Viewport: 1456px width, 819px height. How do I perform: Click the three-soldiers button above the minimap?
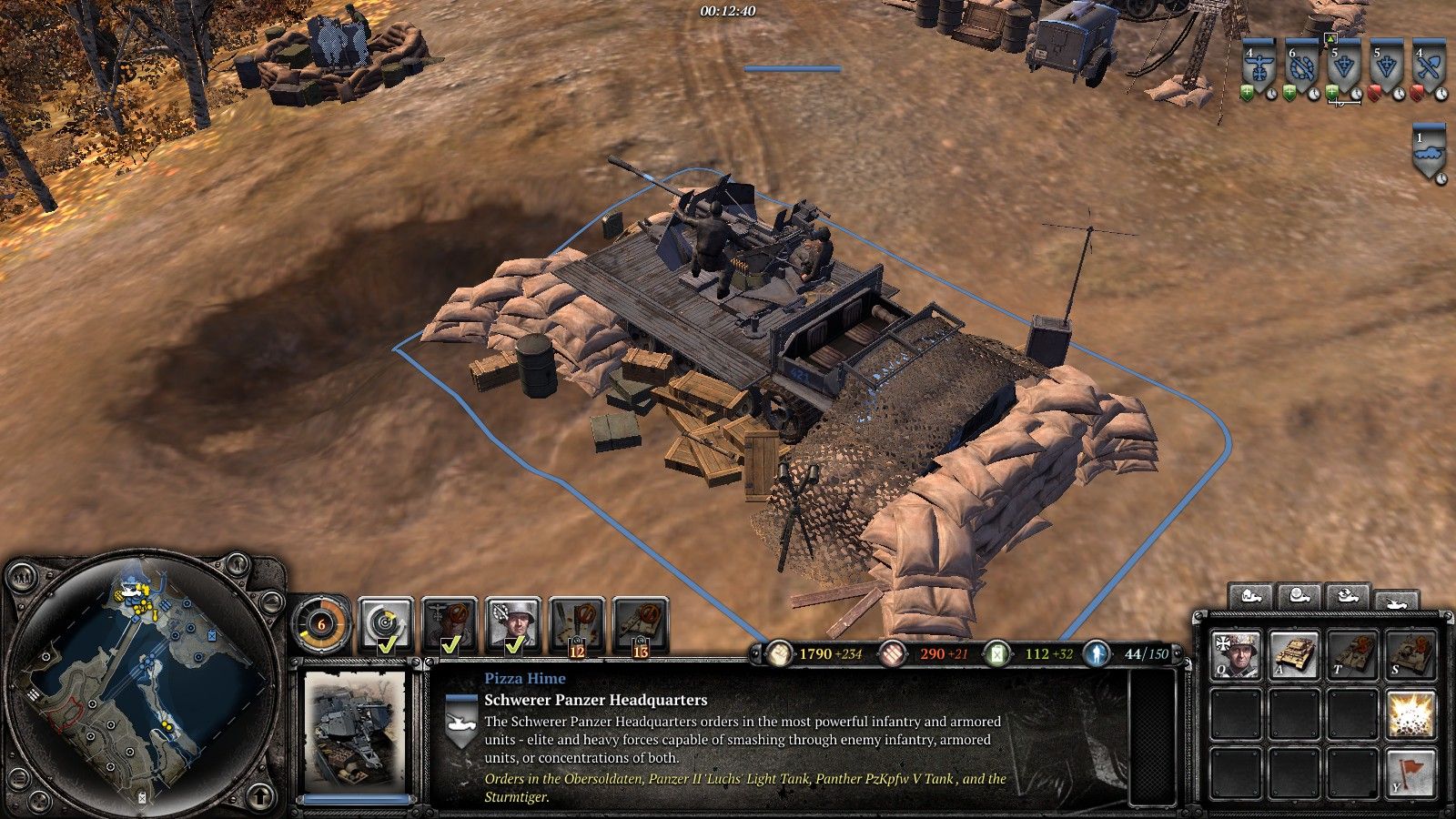pos(20,575)
